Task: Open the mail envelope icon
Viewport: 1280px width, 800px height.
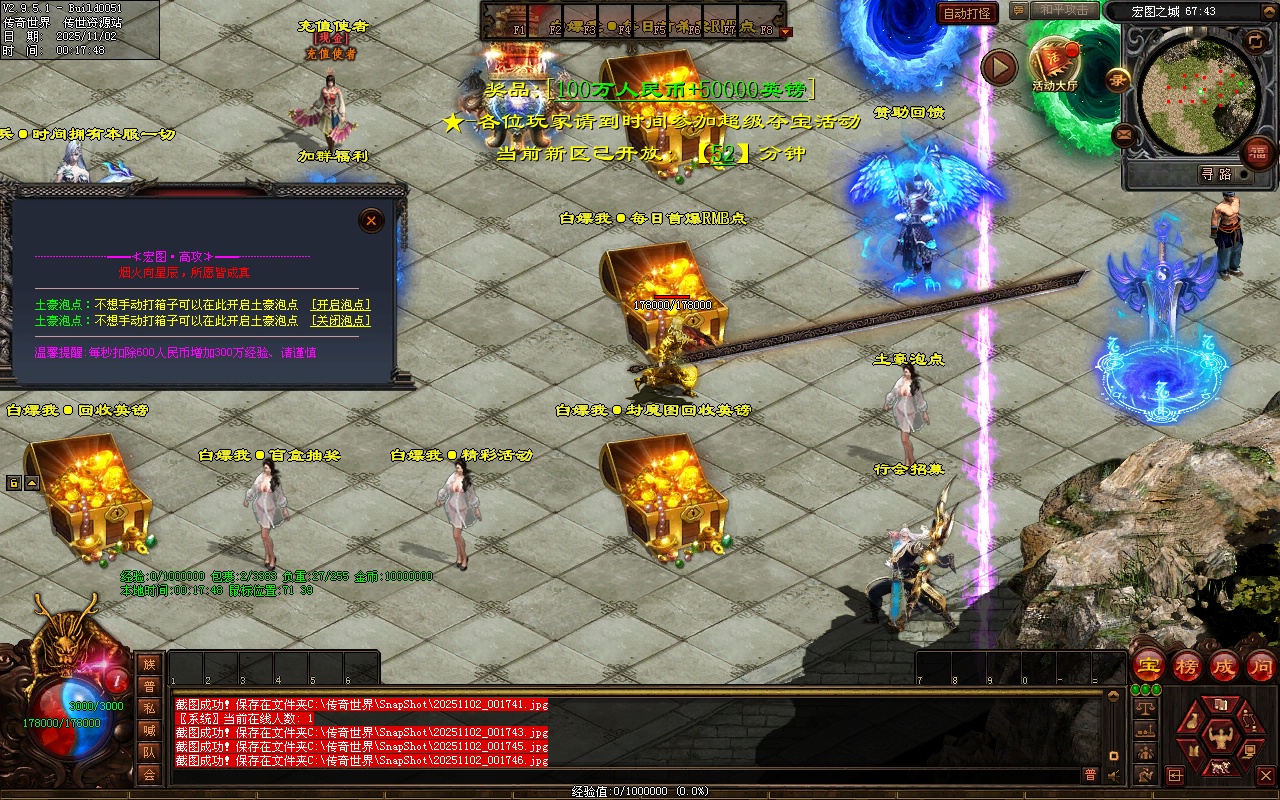Action: [1124, 134]
